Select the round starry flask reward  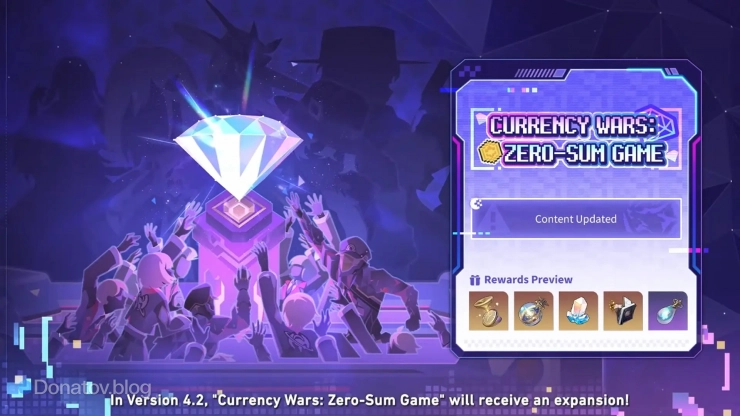pyautogui.click(x=533, y=310)
